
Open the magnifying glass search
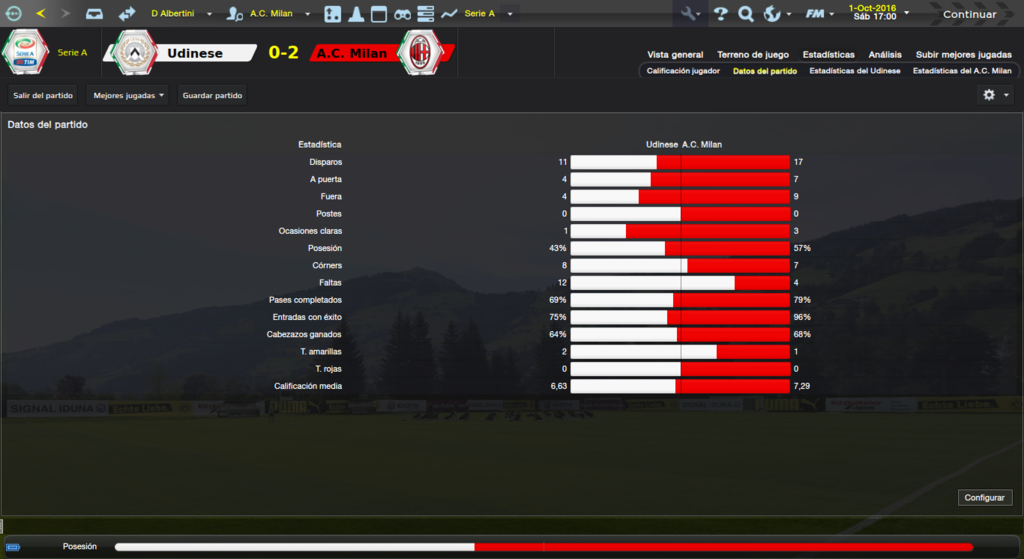tap(746, 14)
